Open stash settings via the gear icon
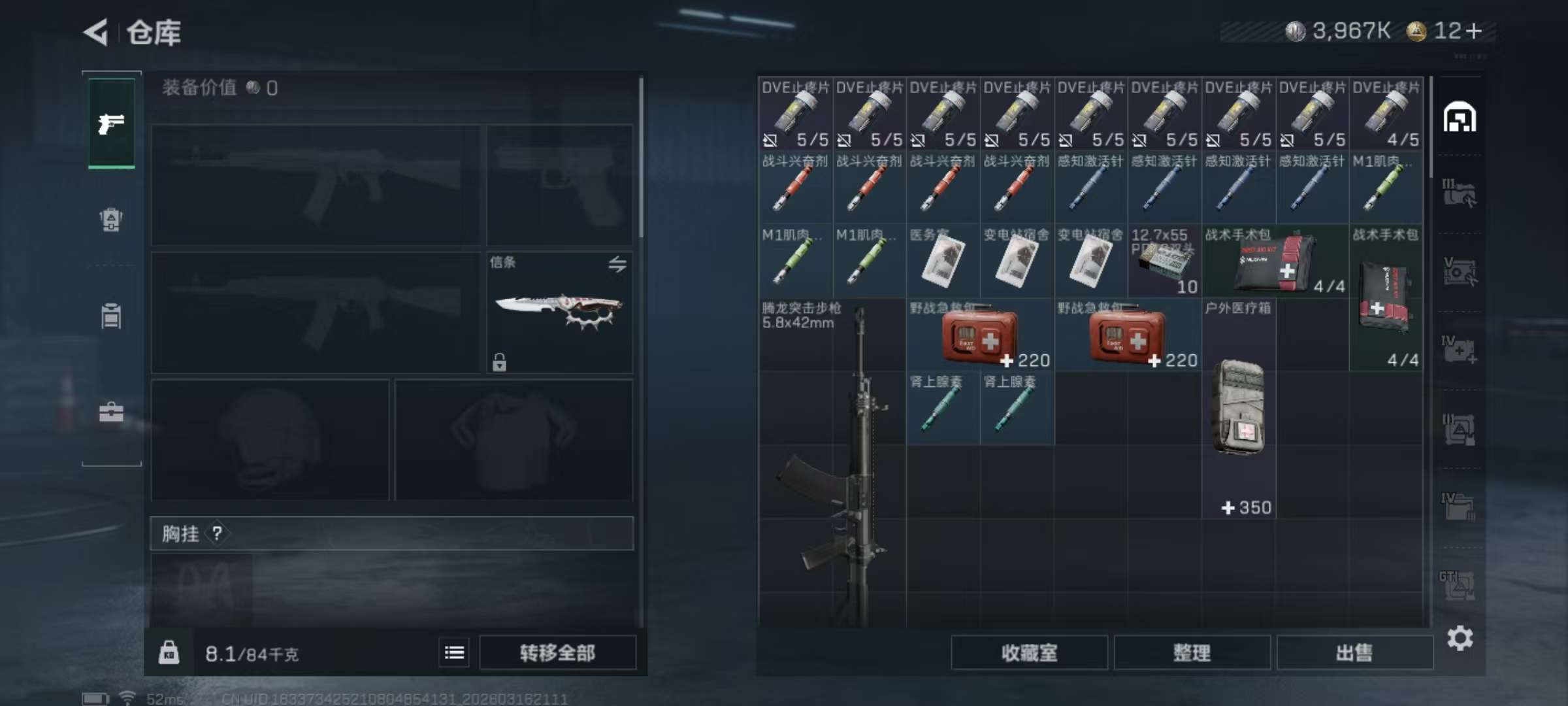The width and height of the screenshot is (1568, 706). coord(1460,638)
